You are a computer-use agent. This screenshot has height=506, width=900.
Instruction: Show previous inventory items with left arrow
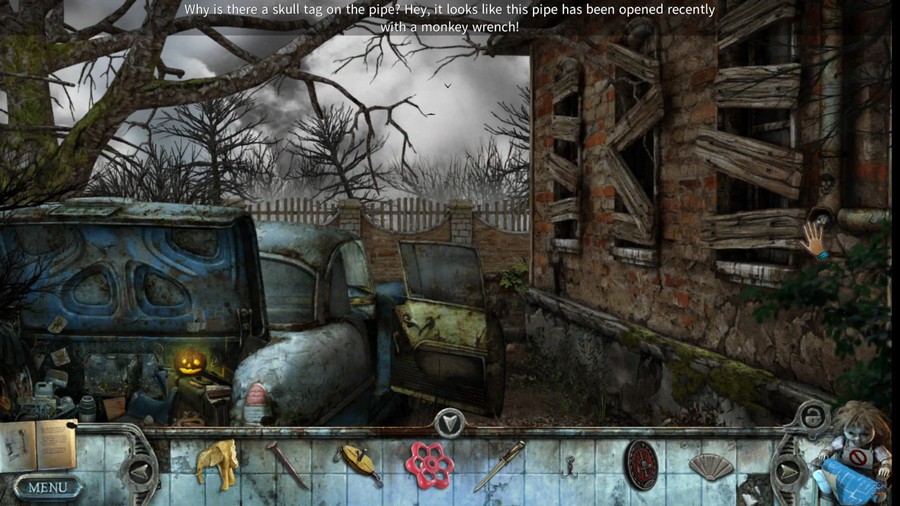(141, 470)
